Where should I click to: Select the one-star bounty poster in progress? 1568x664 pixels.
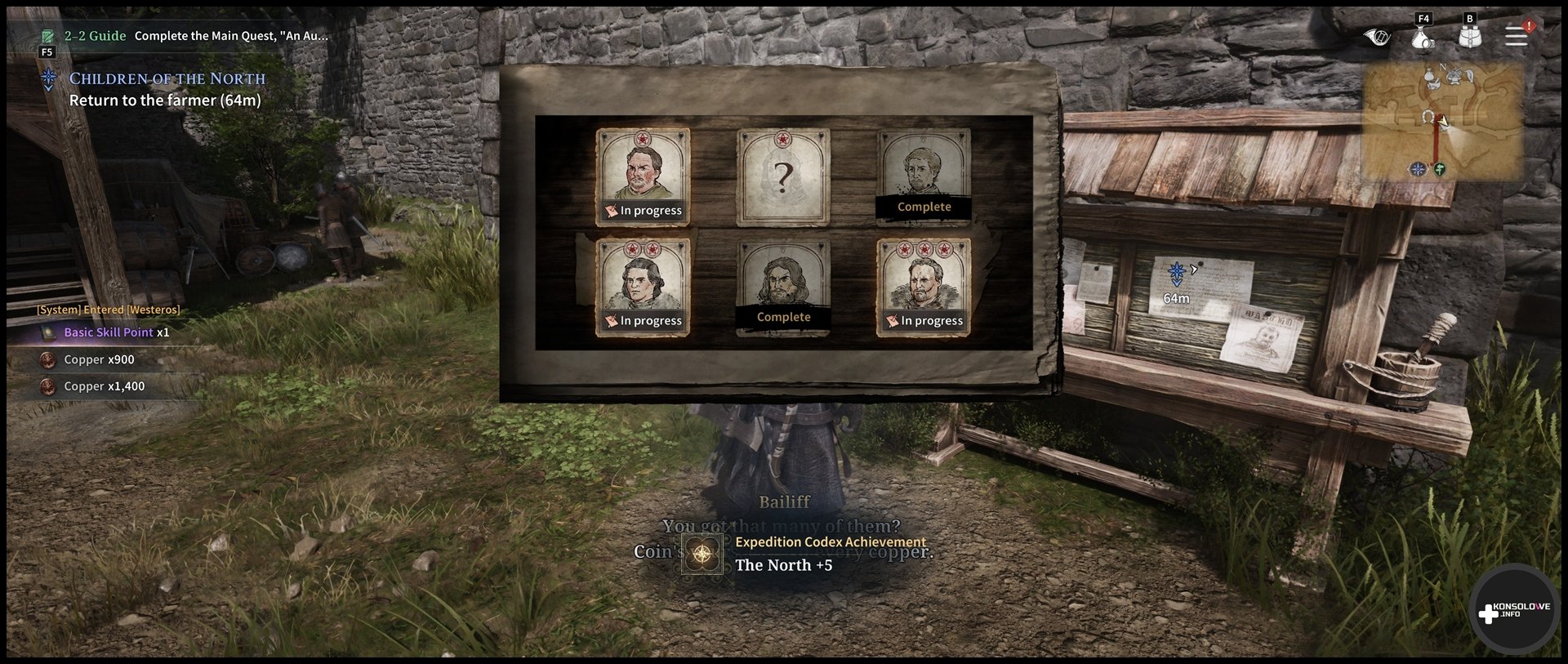click(643, 176)
